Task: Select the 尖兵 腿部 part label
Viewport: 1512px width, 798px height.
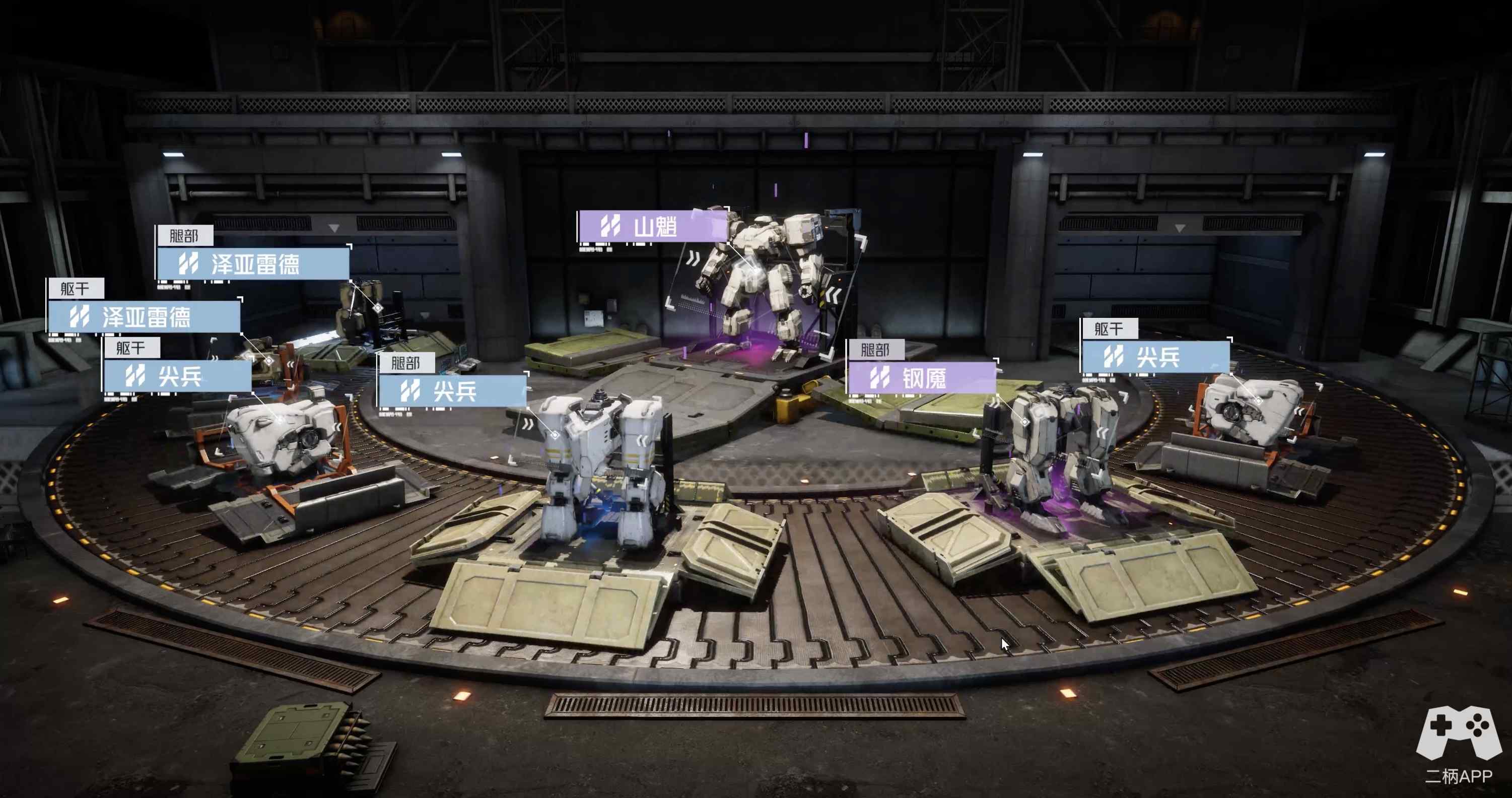Action: click(453, 390)
